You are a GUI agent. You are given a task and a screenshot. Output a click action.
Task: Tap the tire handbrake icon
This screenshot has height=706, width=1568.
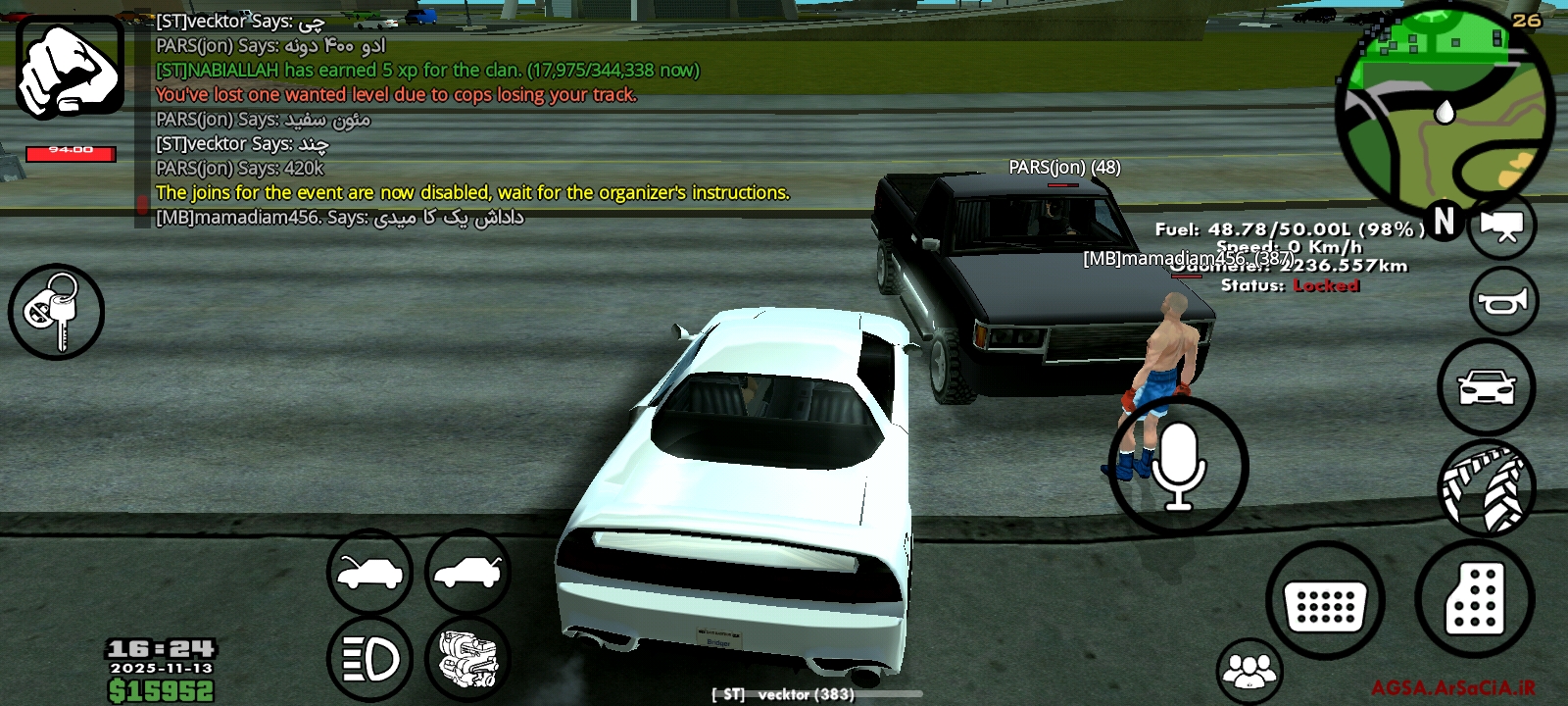pyautogui.click(x=1488, y=484)
